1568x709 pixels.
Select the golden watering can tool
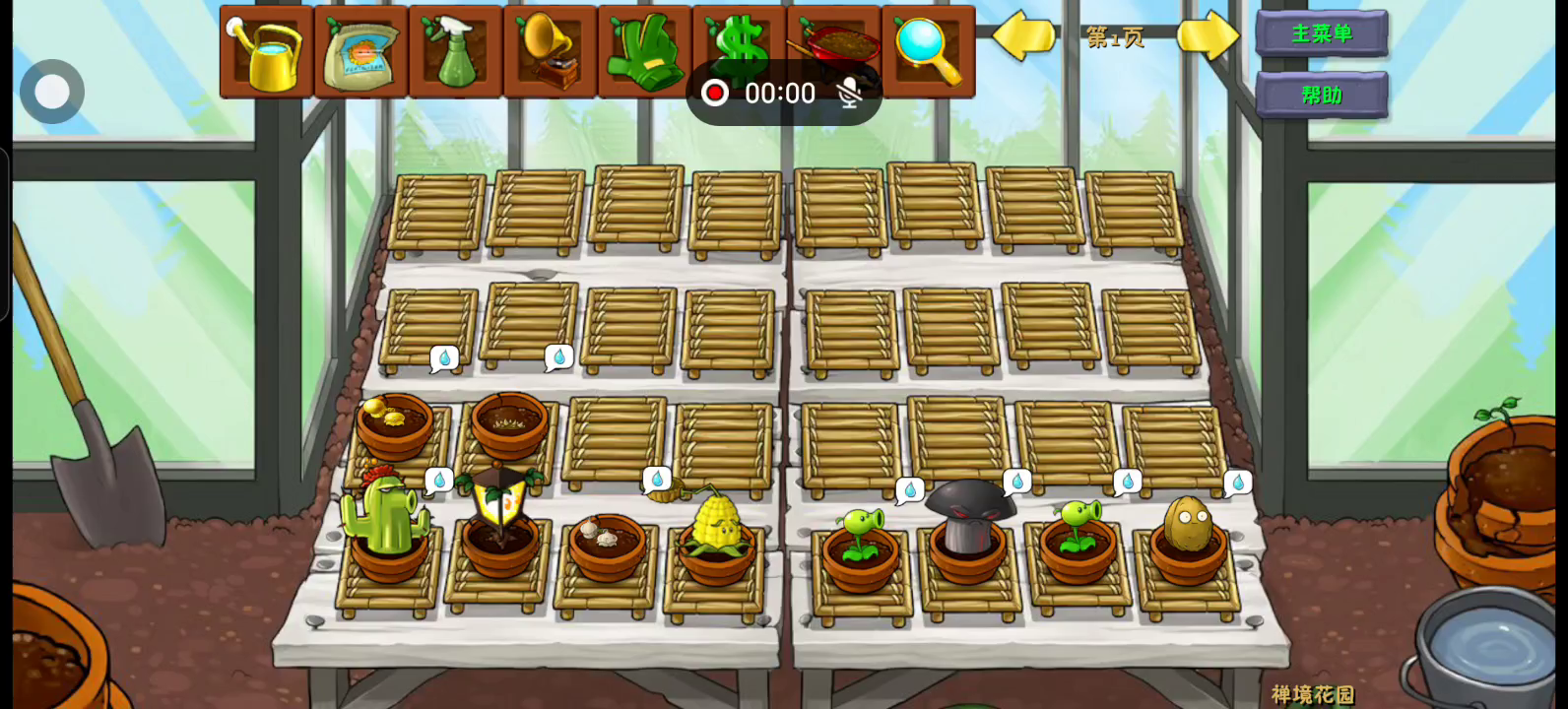tap(267, 51)
